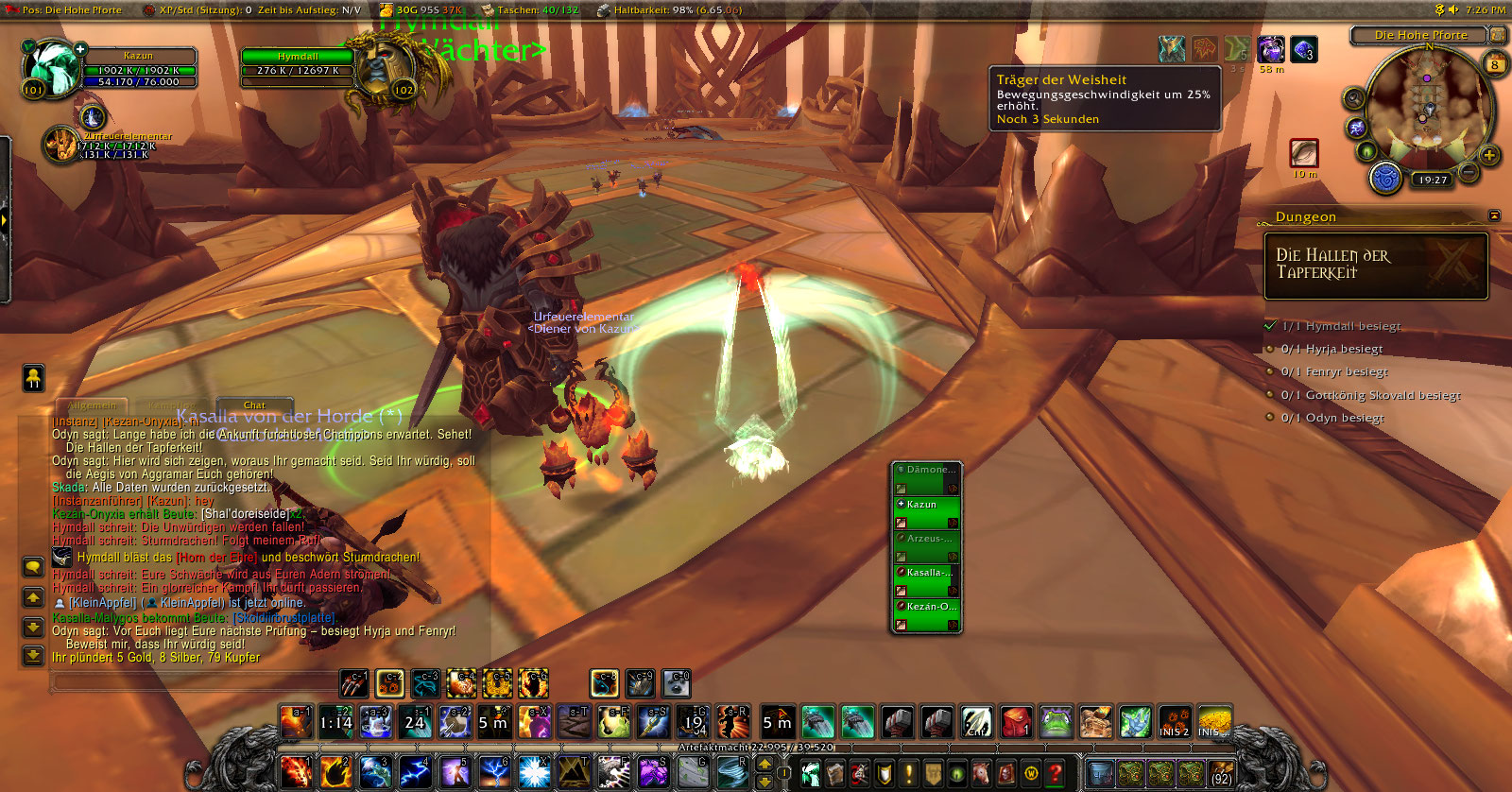Open the red question mark help button

[1056, 773]
